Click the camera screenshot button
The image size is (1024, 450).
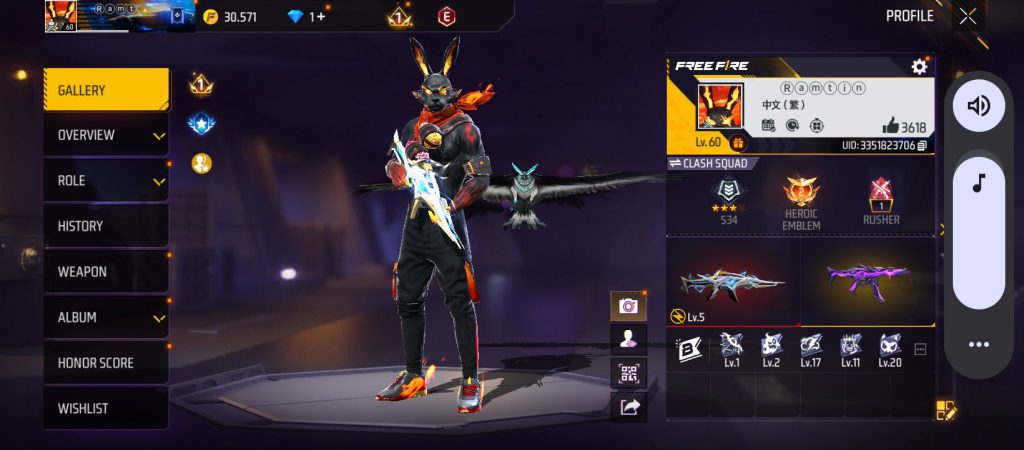click(629, 306)
